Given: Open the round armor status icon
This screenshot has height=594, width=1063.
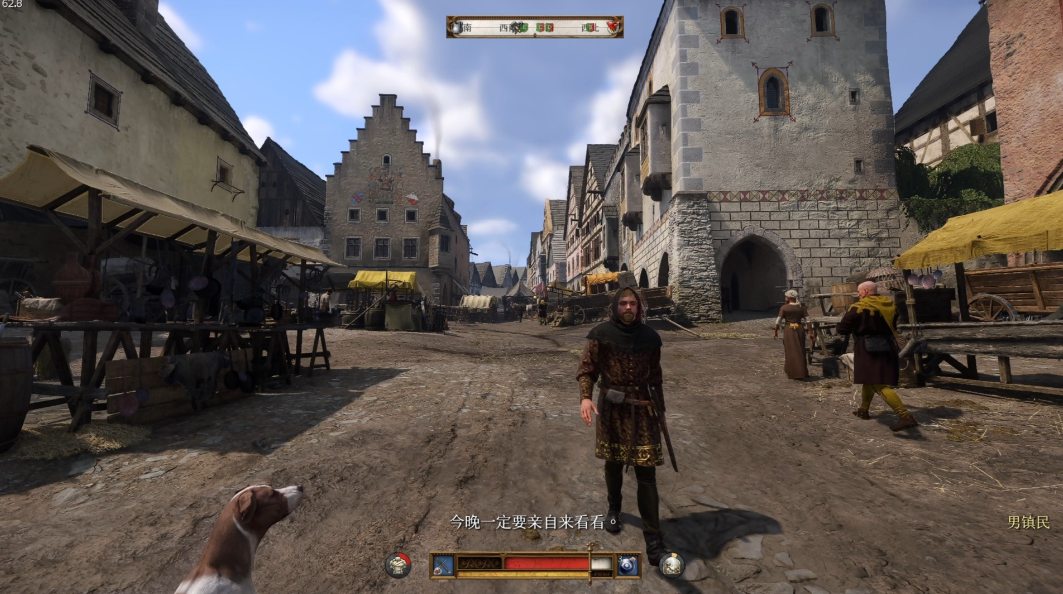Looking at the screenshot, I should click(x=398, y=565).
